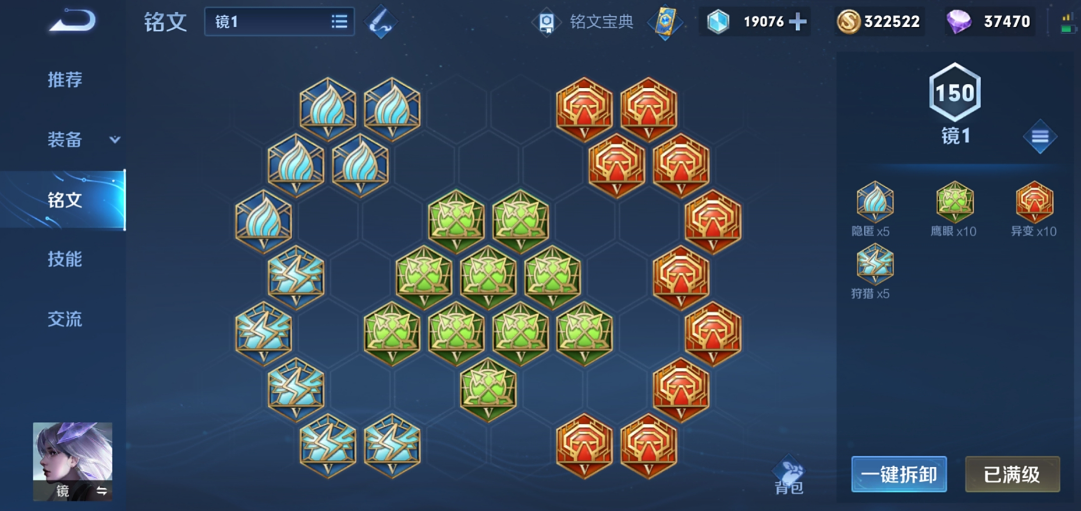
Task: Open the rune page options list icon
Action: (x=1040, y=137)
